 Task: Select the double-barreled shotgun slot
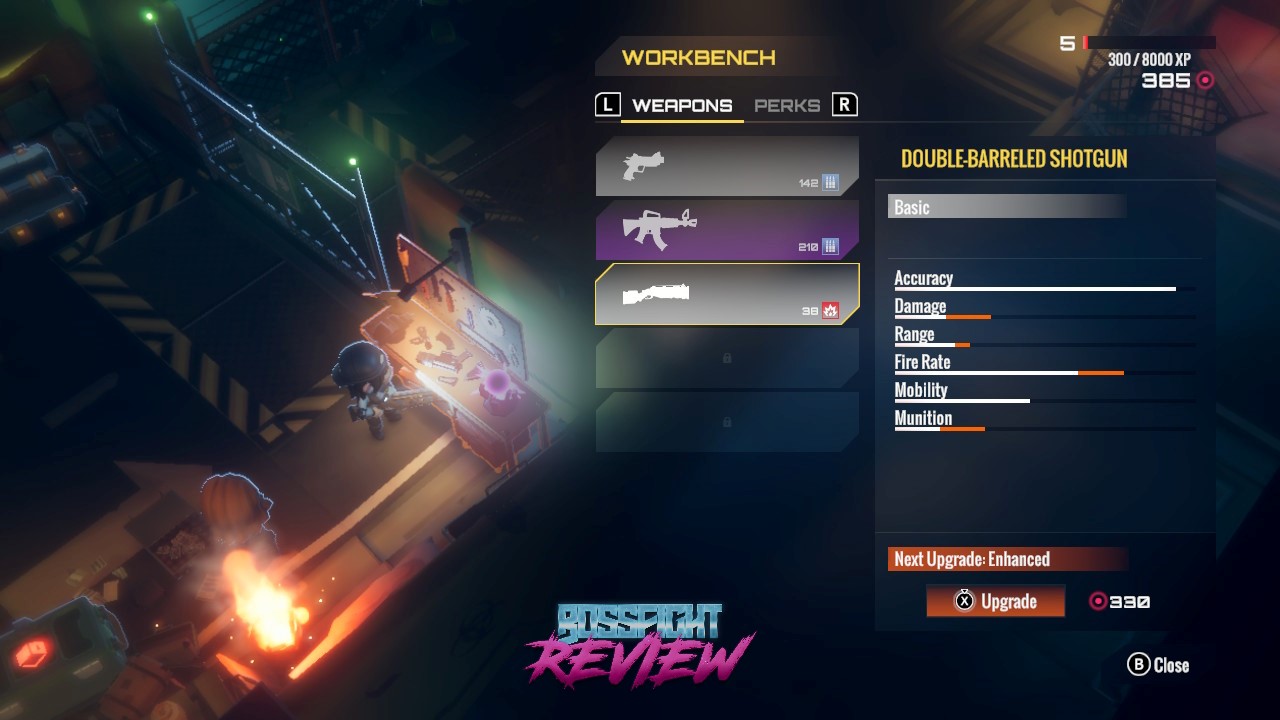coord(727,294)
